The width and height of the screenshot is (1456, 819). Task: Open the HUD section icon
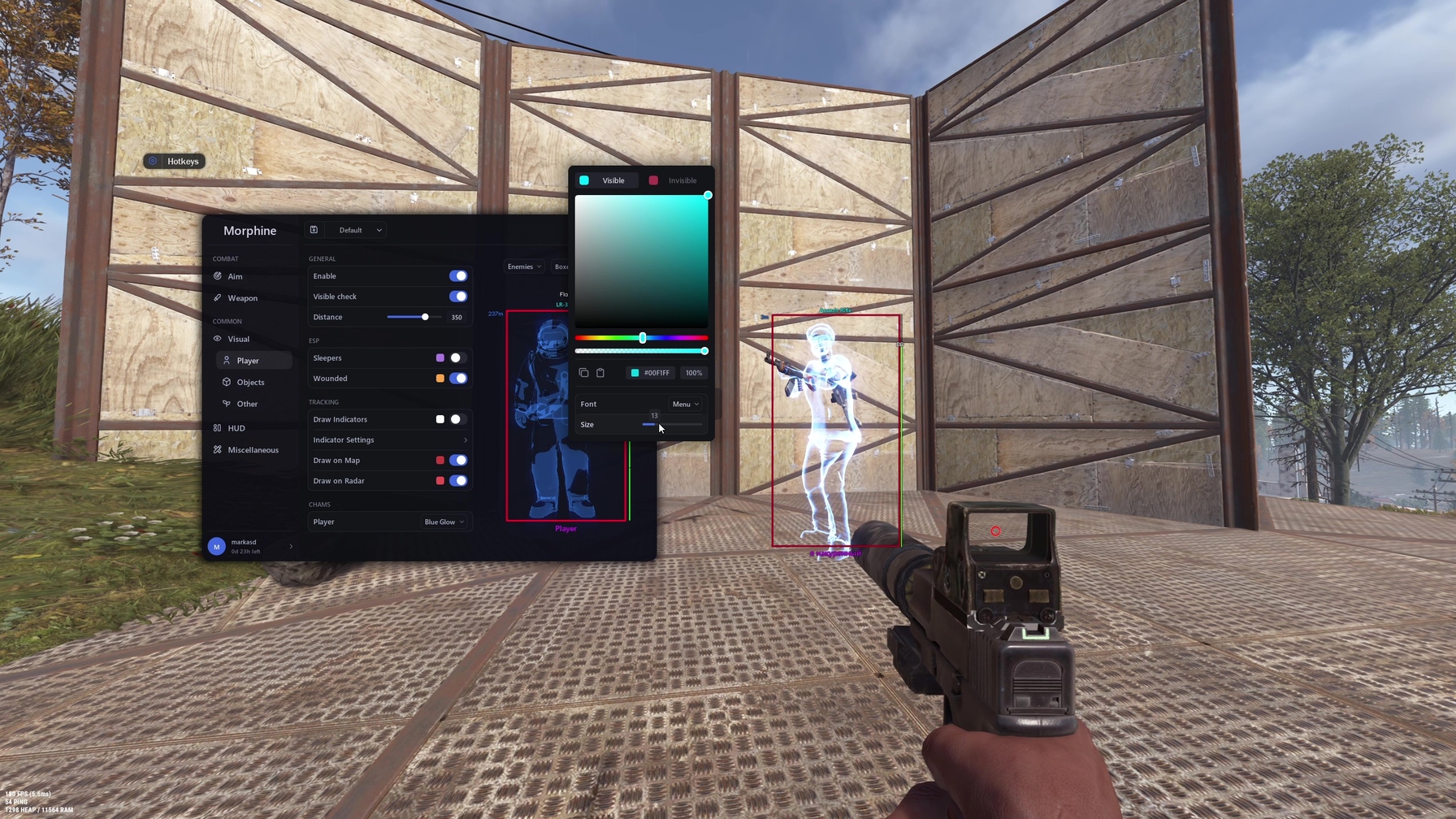[217, 427]
